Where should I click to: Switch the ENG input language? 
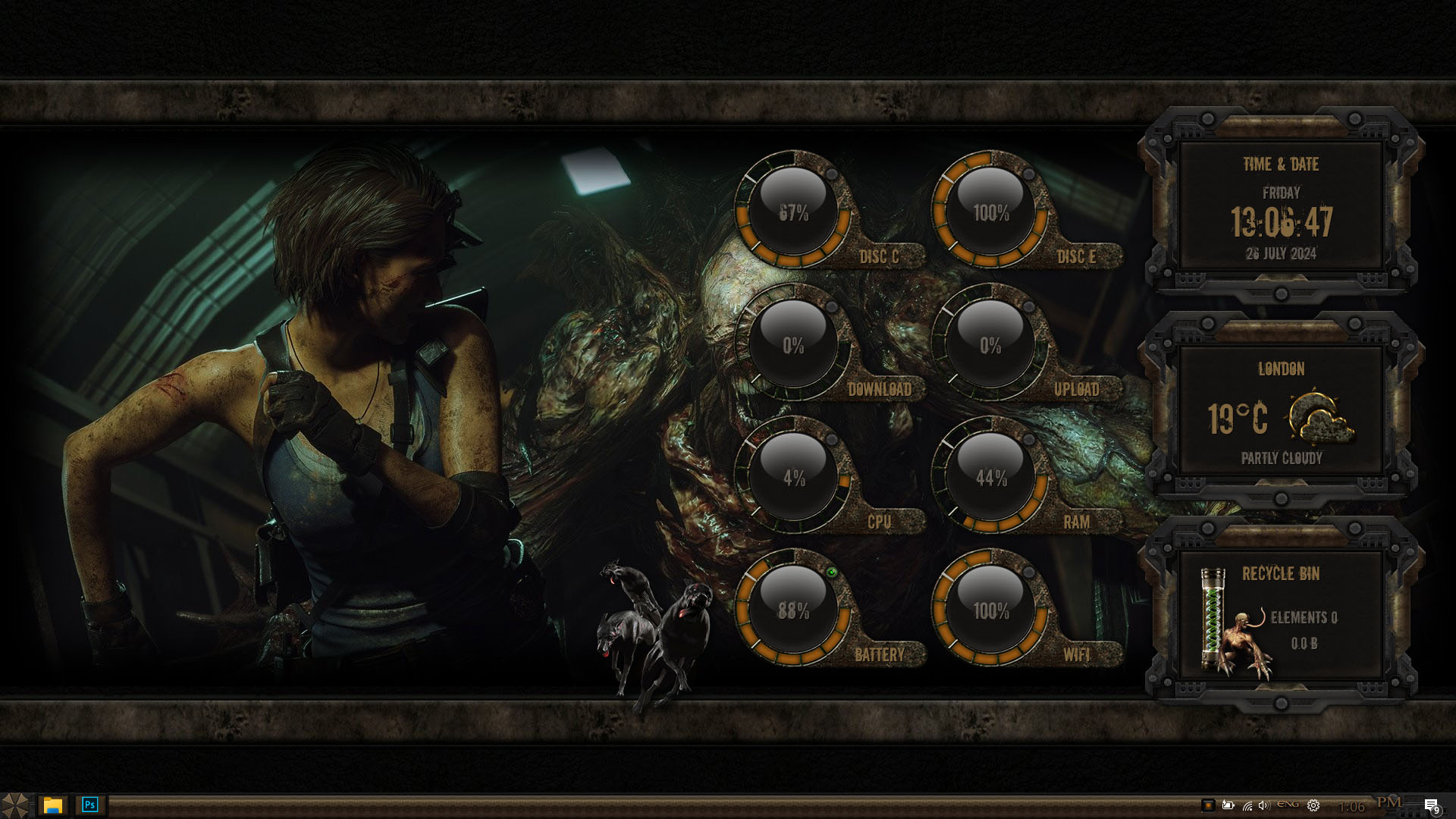1288,805
